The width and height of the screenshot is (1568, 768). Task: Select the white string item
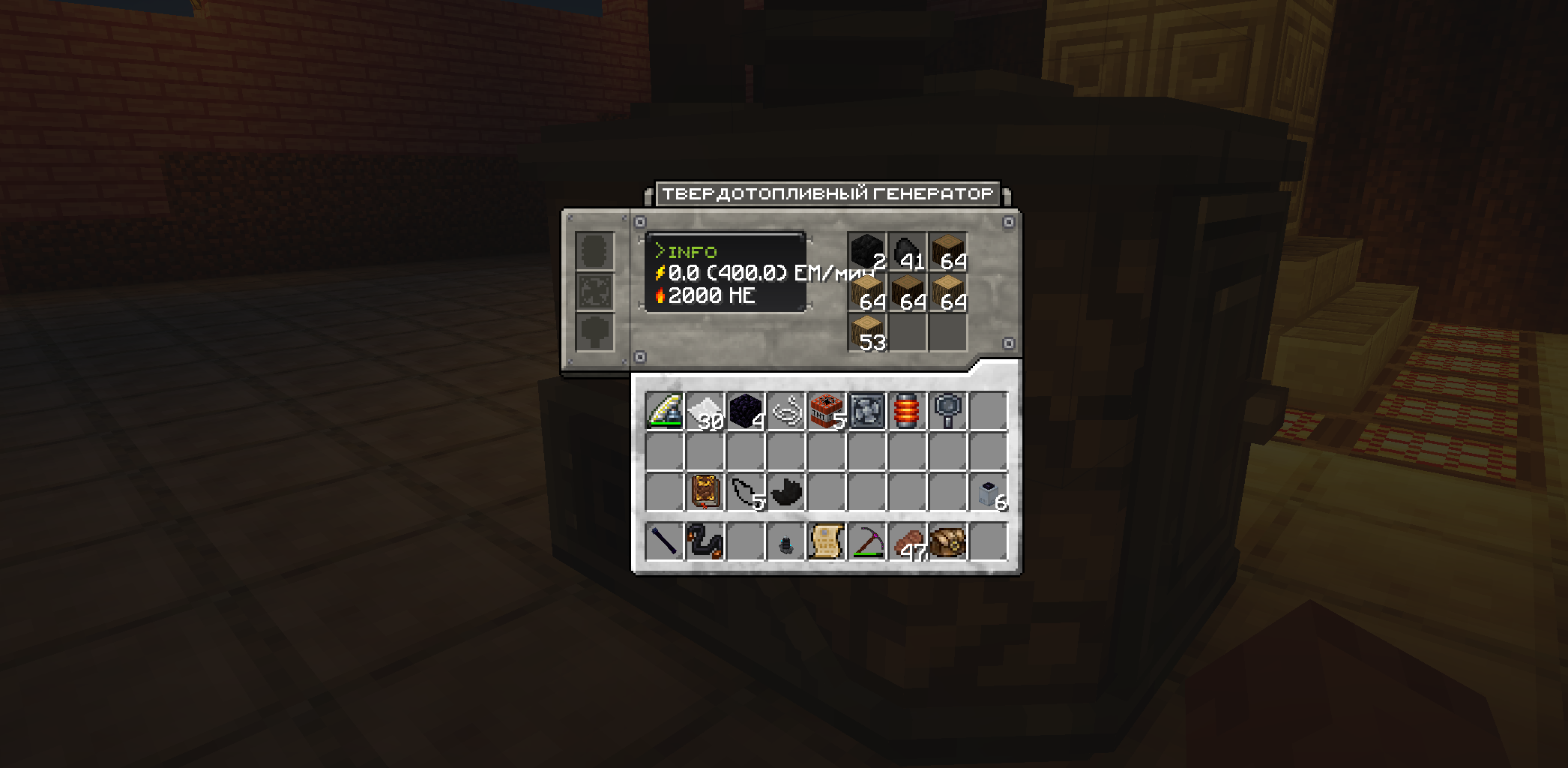(x=786, y=411)
